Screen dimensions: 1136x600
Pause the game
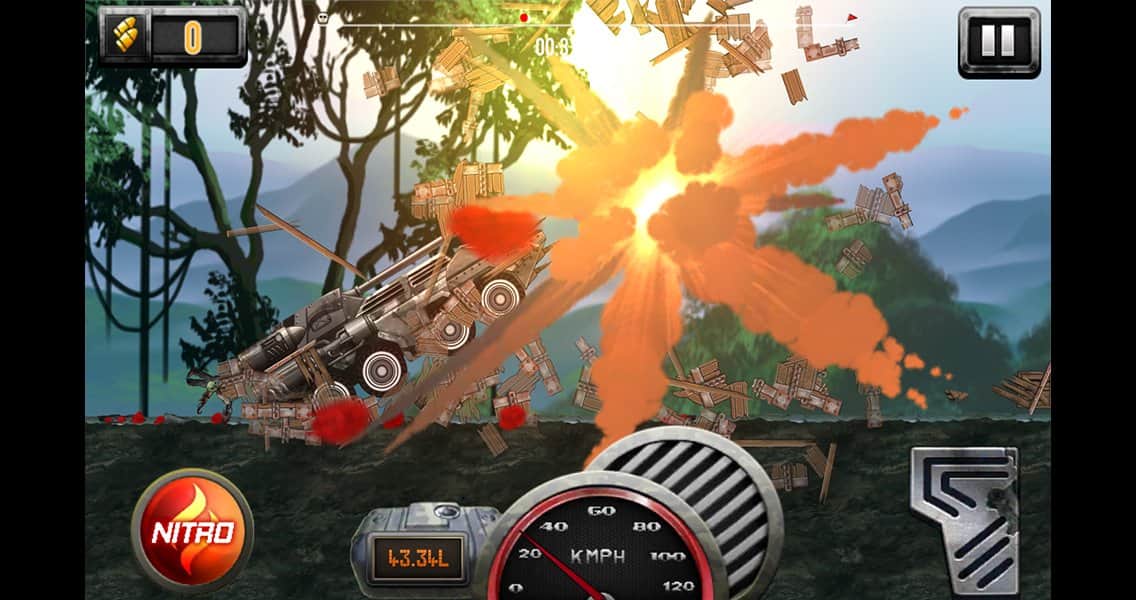click(x=998, y=41)
